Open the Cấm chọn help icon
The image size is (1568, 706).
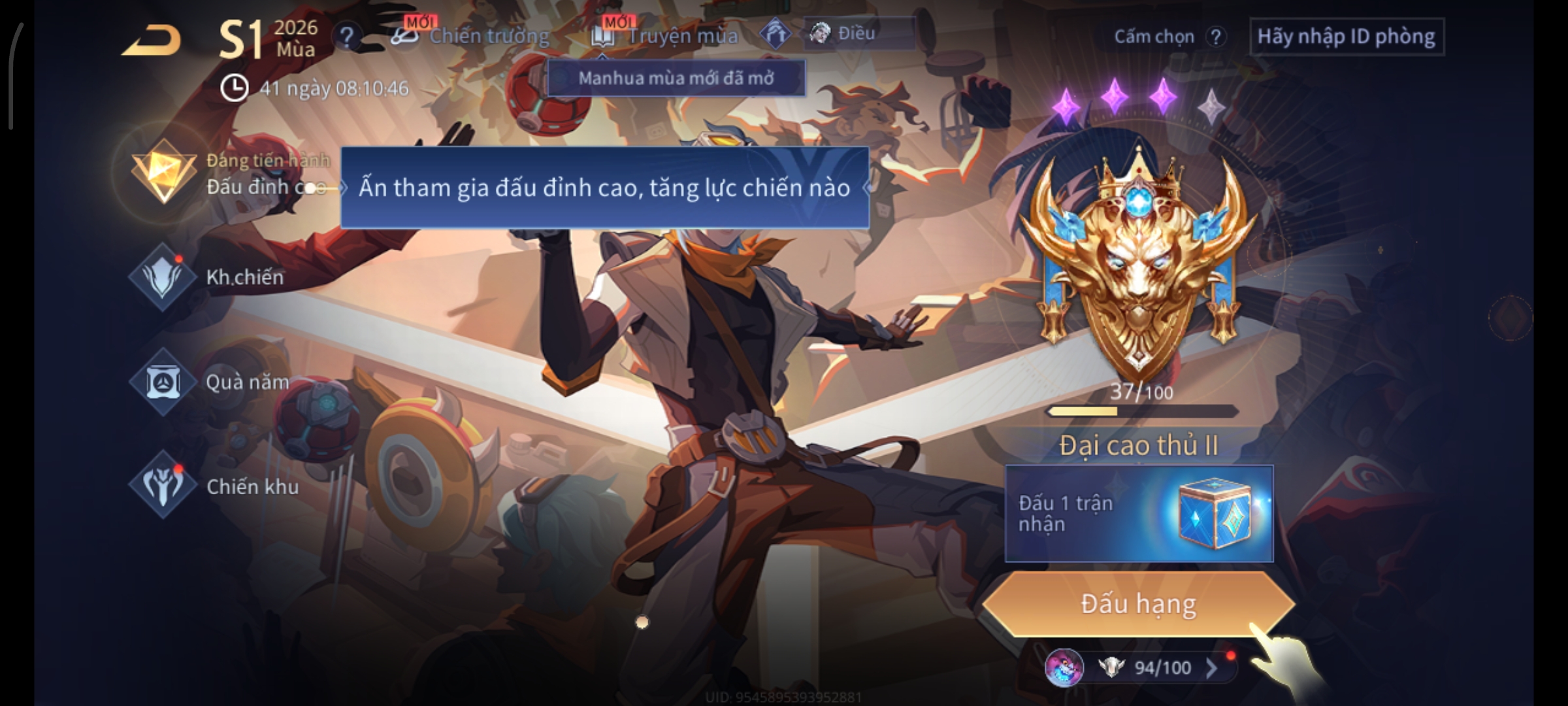[1216, 37]
